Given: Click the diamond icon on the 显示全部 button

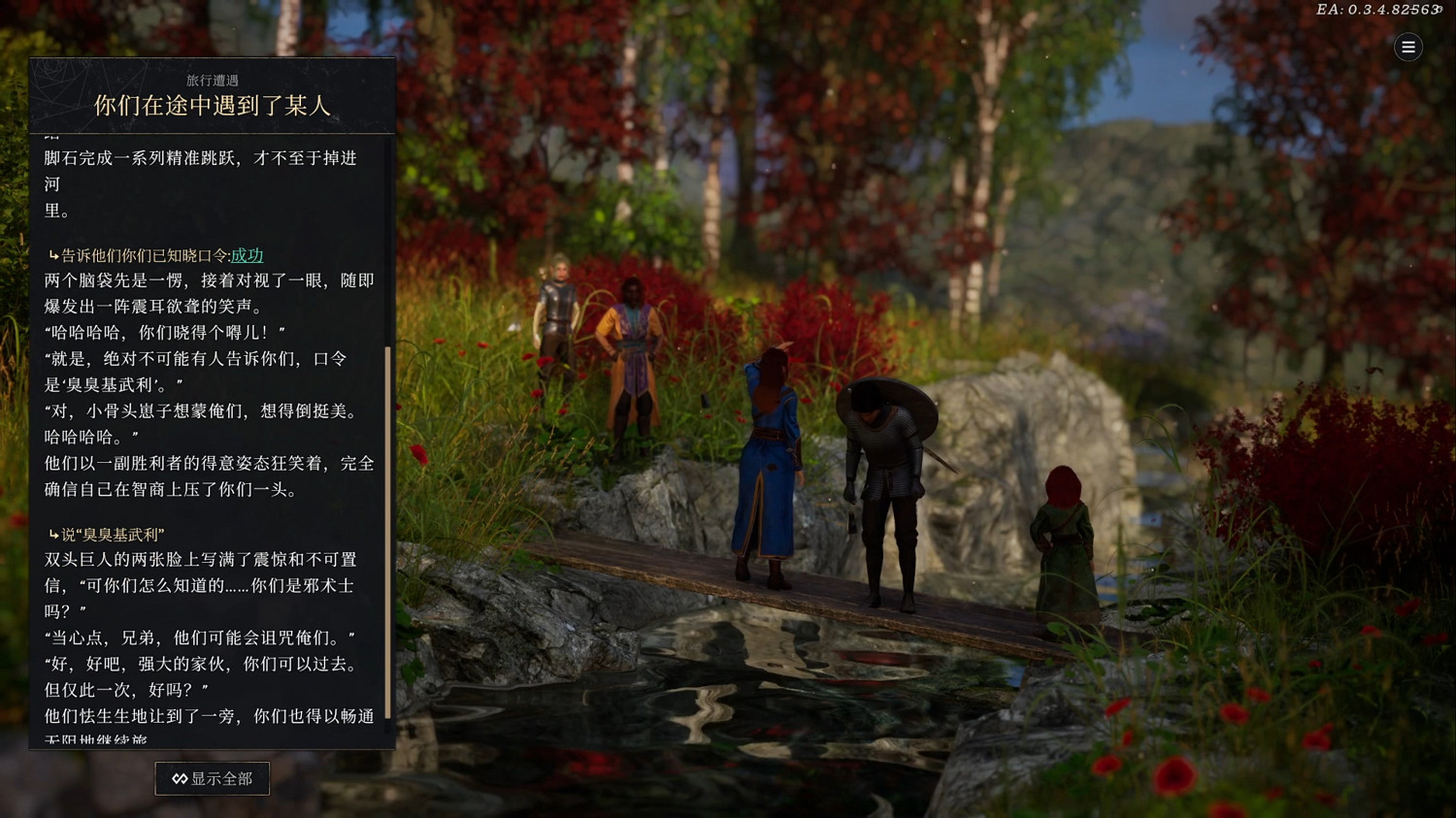Looking at the screenshot, I should pos(179,778).
